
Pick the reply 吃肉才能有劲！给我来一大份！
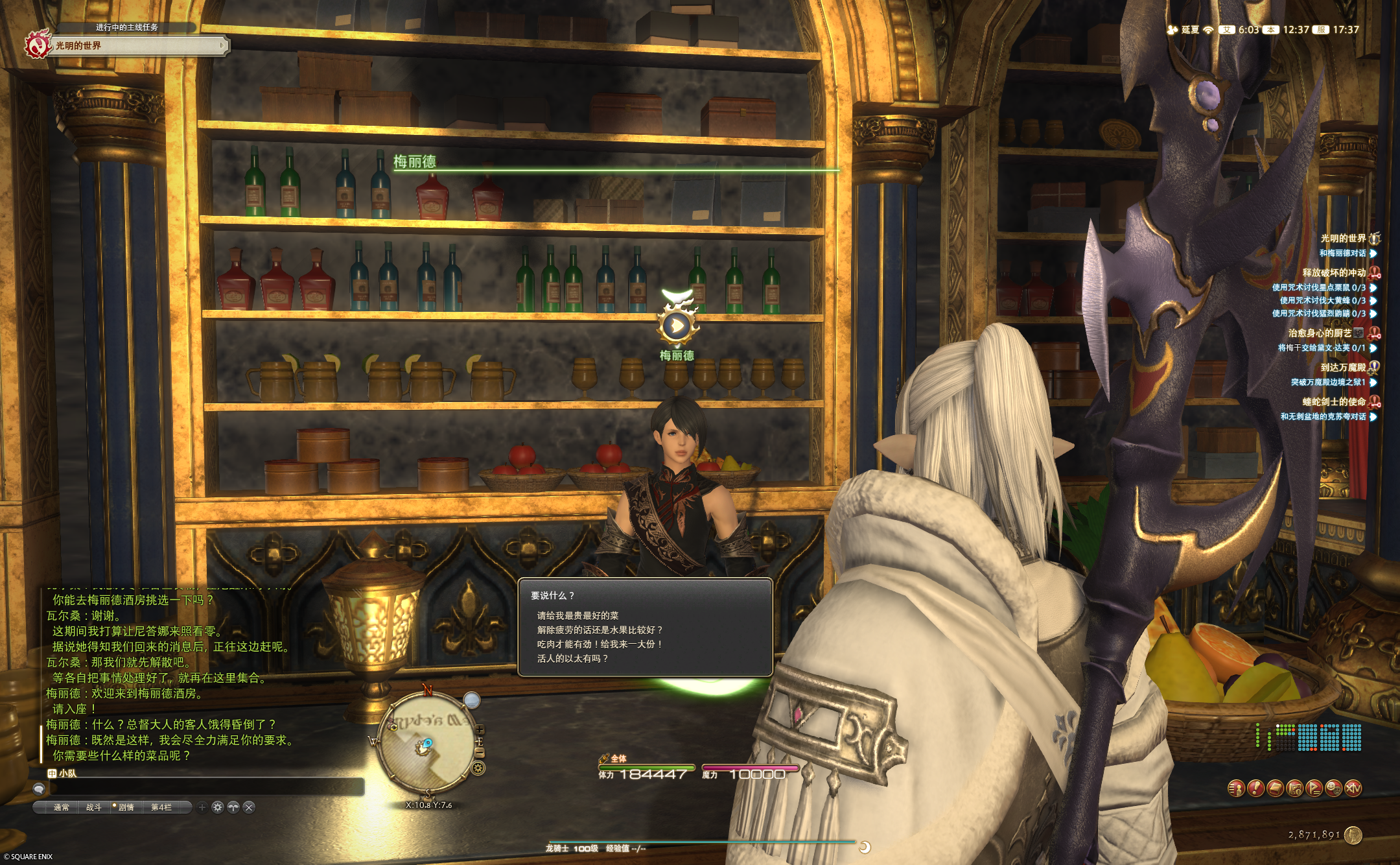600,644
